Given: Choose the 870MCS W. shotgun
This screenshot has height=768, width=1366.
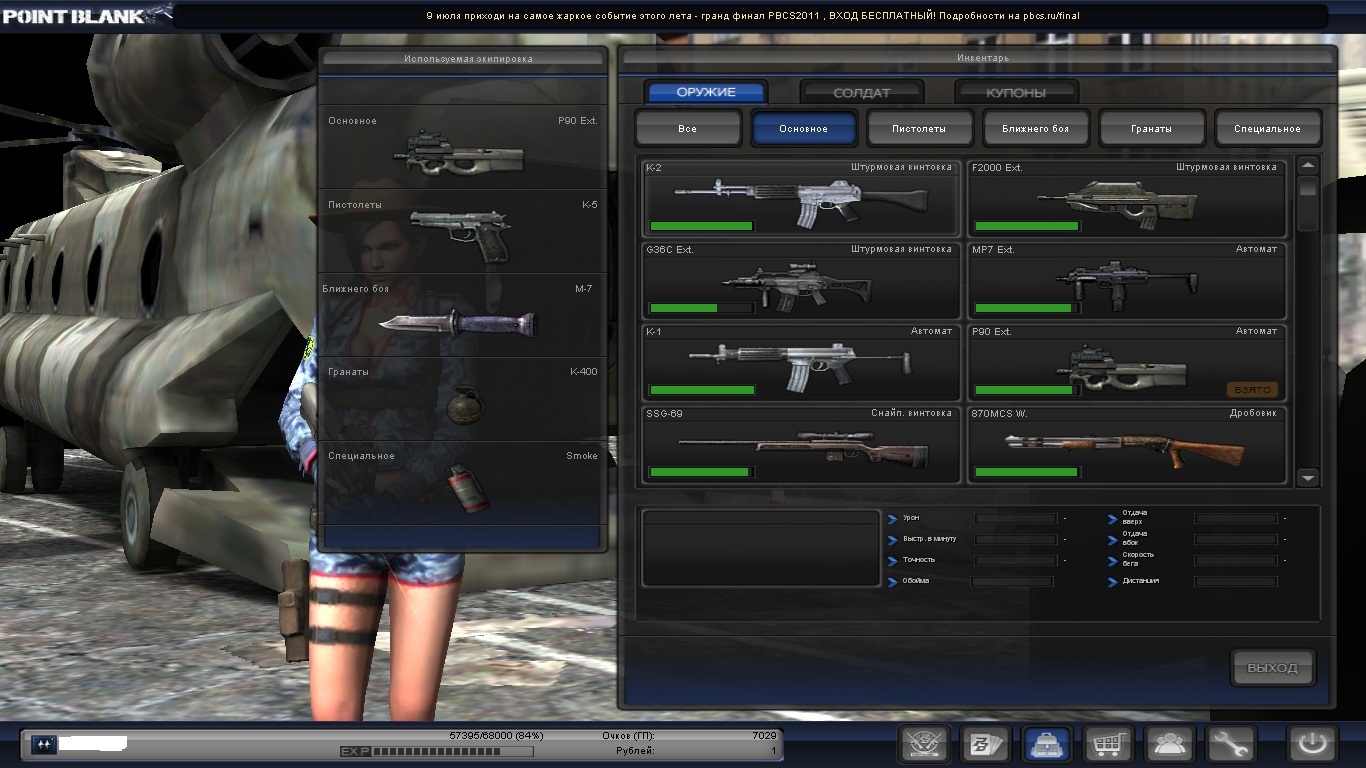Looking at the screenshot, I should [1126, 445].
